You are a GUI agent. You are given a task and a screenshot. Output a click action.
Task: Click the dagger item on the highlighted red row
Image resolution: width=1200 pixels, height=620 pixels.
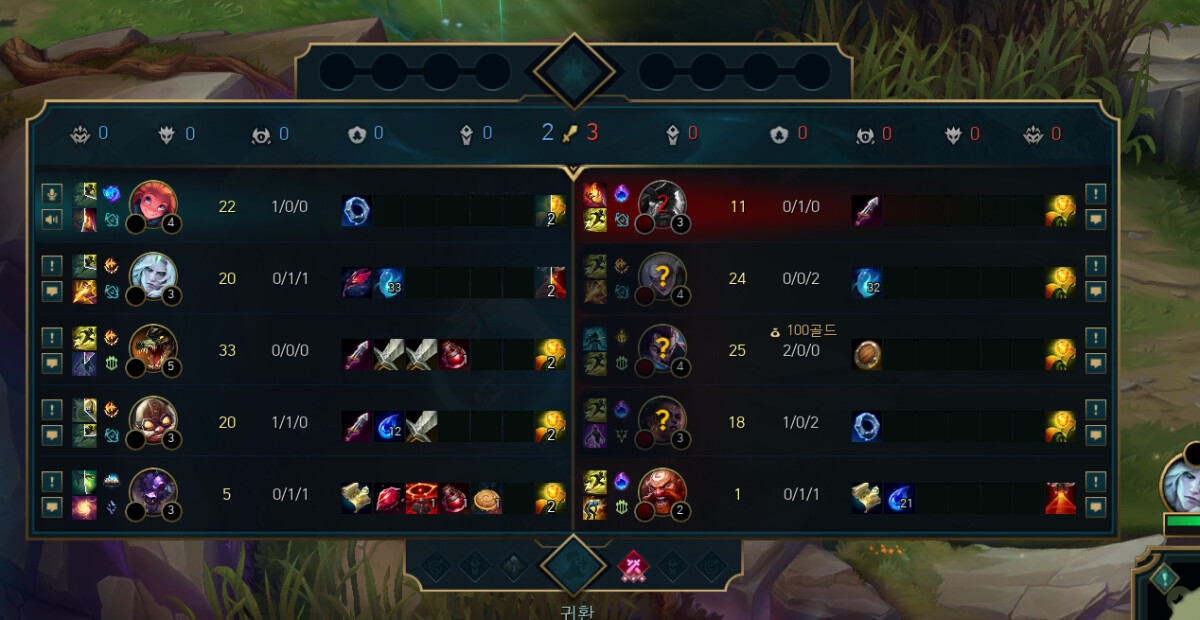click(867, 211)
